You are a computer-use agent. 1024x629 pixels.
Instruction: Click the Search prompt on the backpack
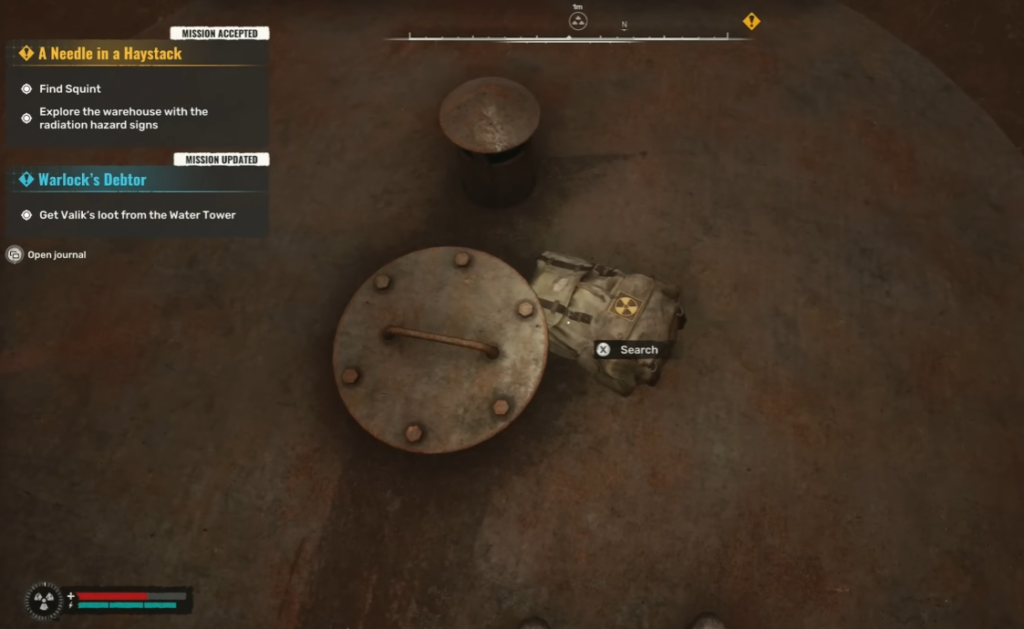click(629, 350)
